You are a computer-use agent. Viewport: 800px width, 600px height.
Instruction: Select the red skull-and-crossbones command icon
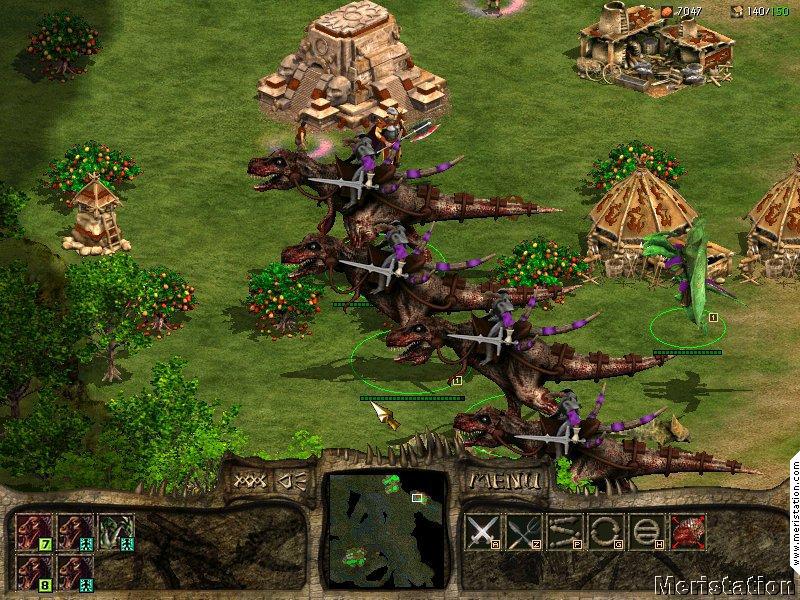point(687,531)
